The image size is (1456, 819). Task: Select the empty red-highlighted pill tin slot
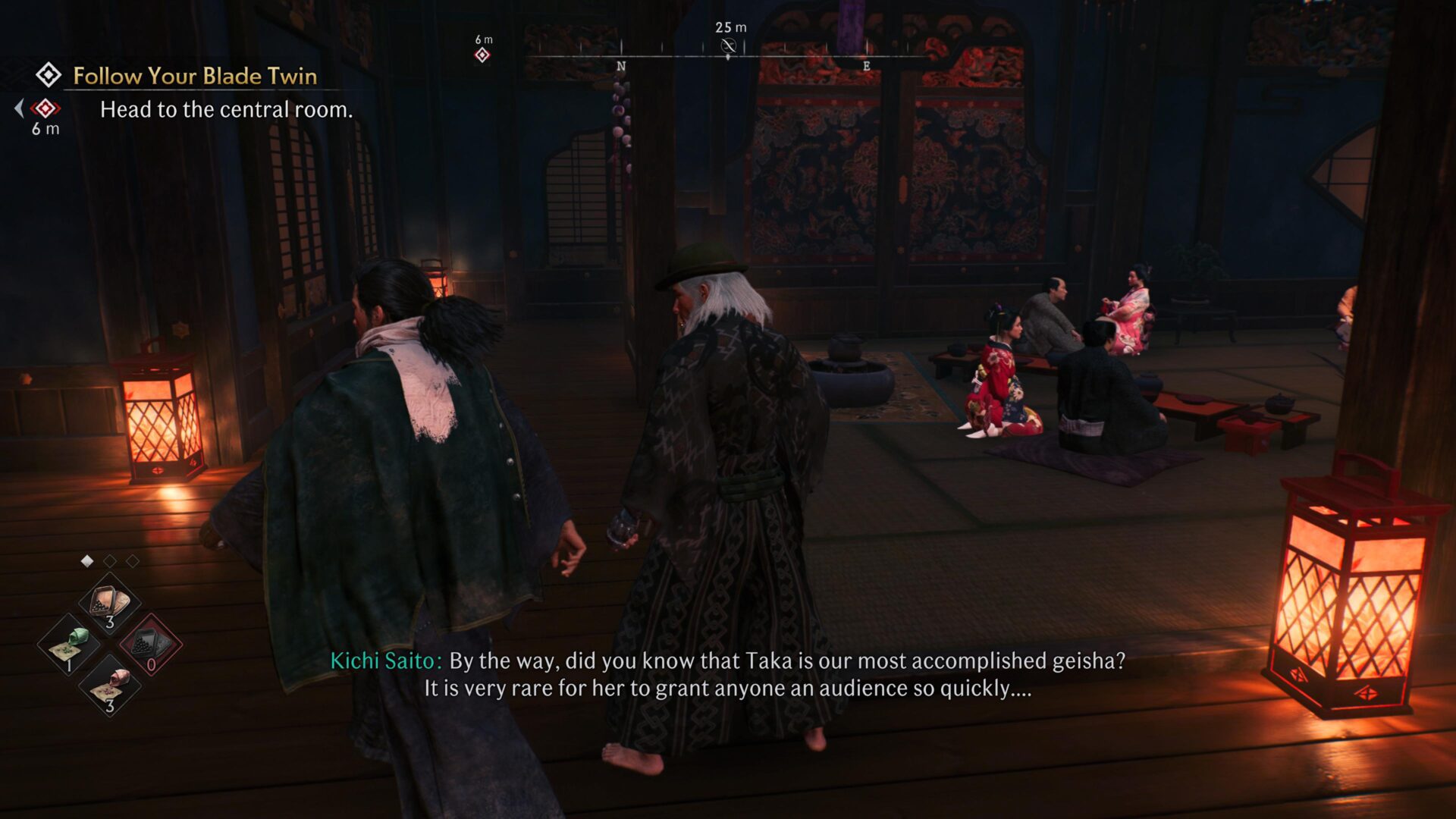(150, 645)
